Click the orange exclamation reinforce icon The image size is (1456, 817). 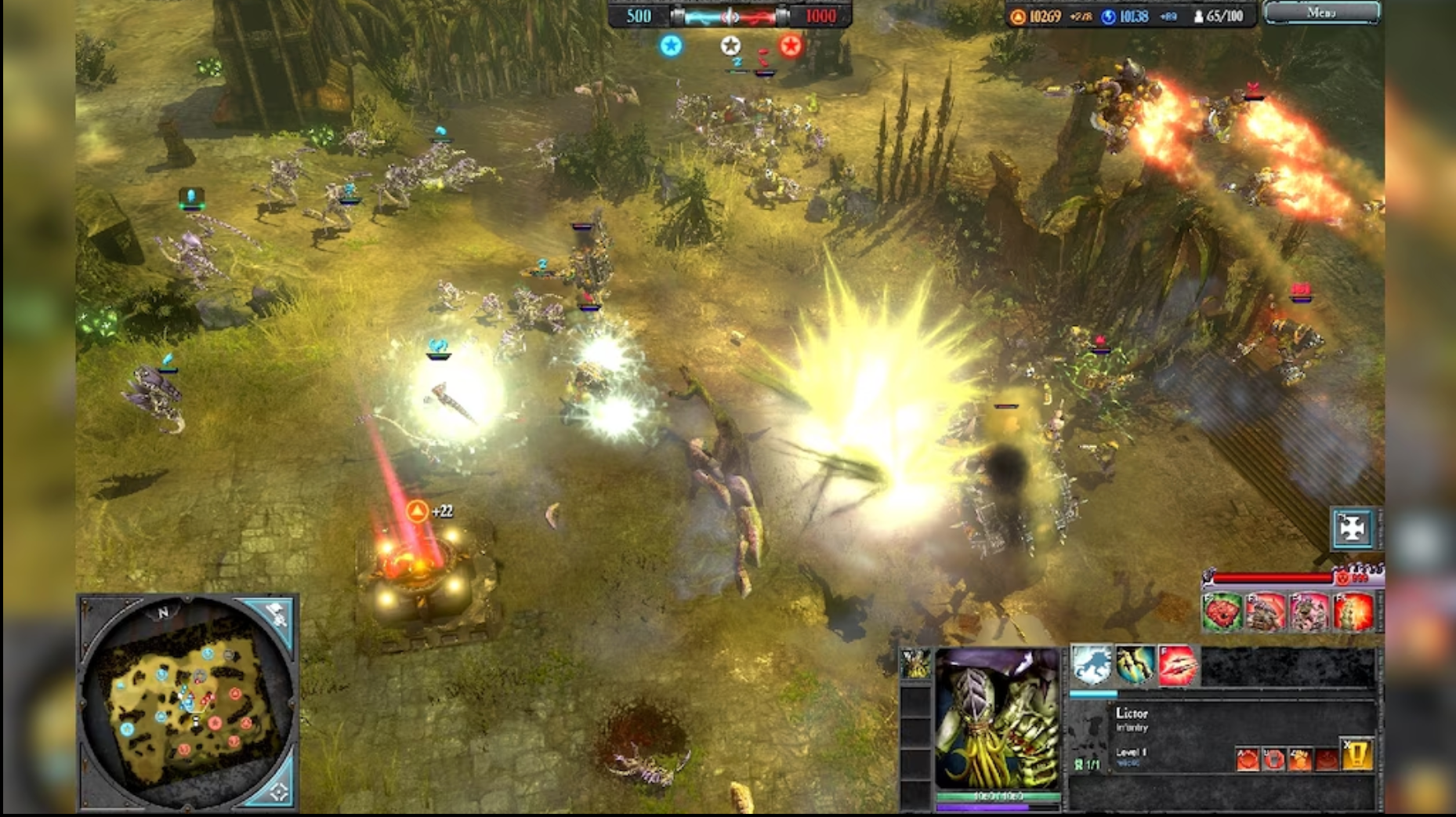tap(1356, 756)
